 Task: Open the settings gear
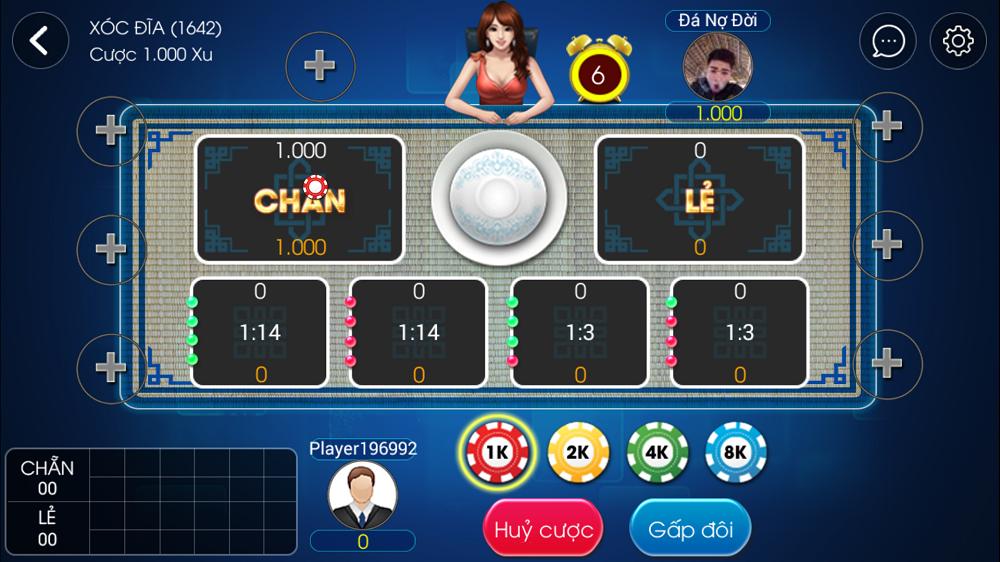click(958, 41)
